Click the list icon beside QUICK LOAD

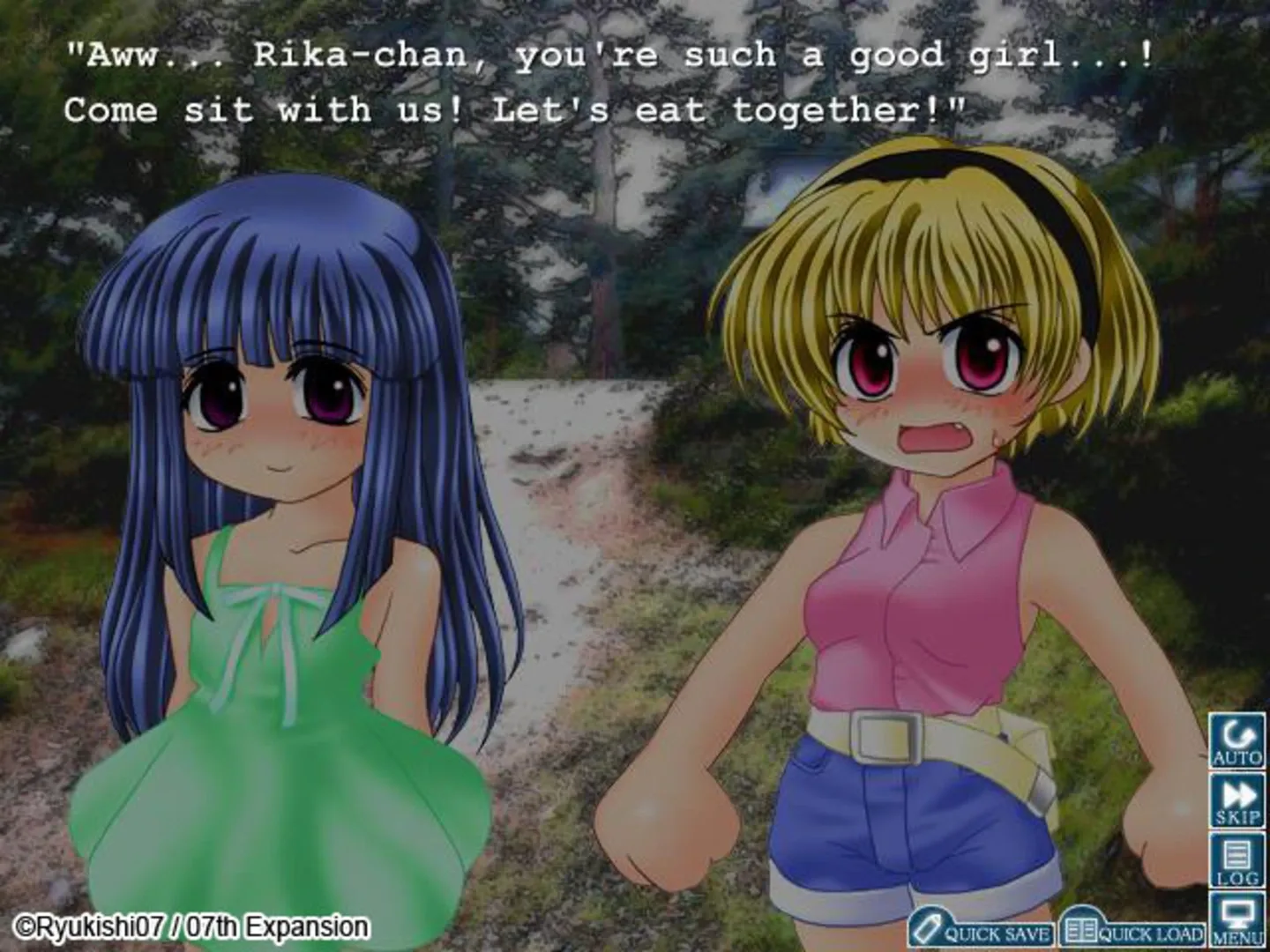(x=1080, y=929)
